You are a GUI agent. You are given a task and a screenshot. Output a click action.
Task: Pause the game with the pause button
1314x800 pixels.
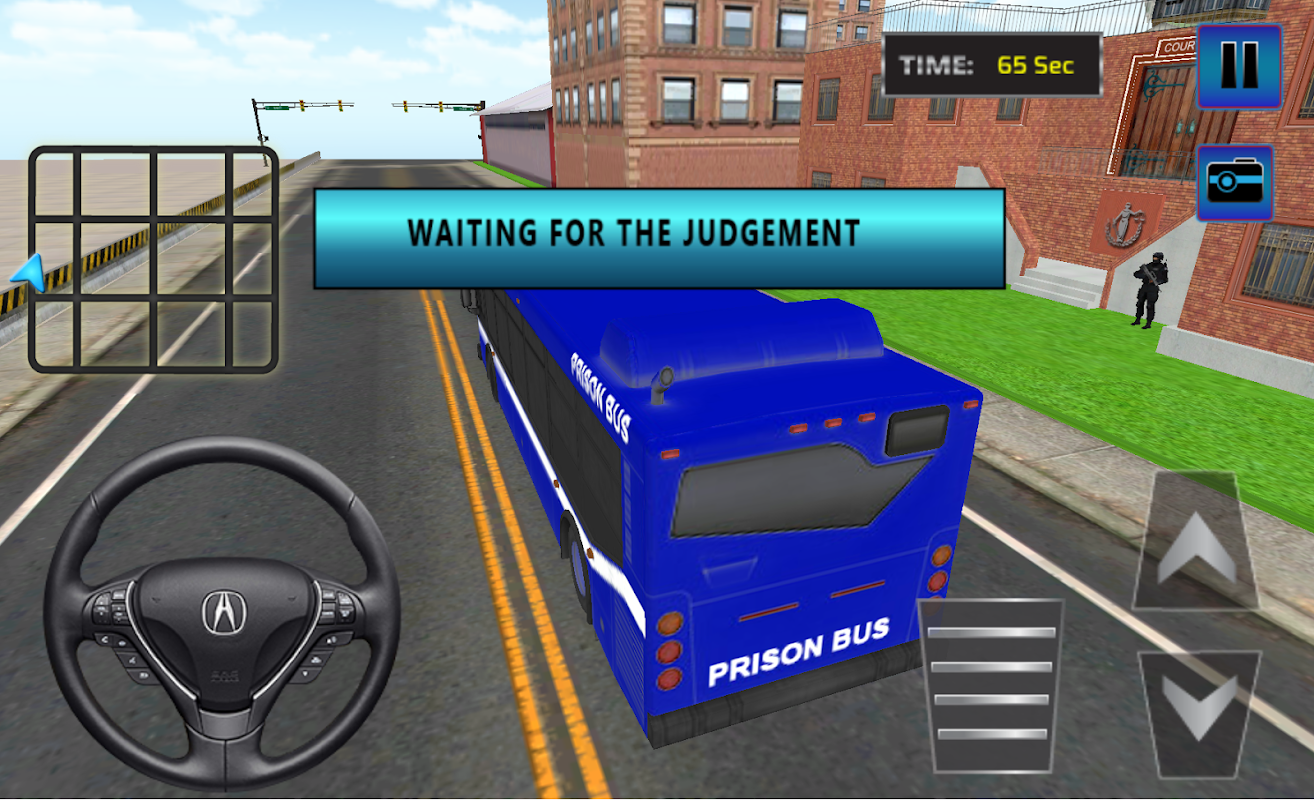coord(1239,66)
